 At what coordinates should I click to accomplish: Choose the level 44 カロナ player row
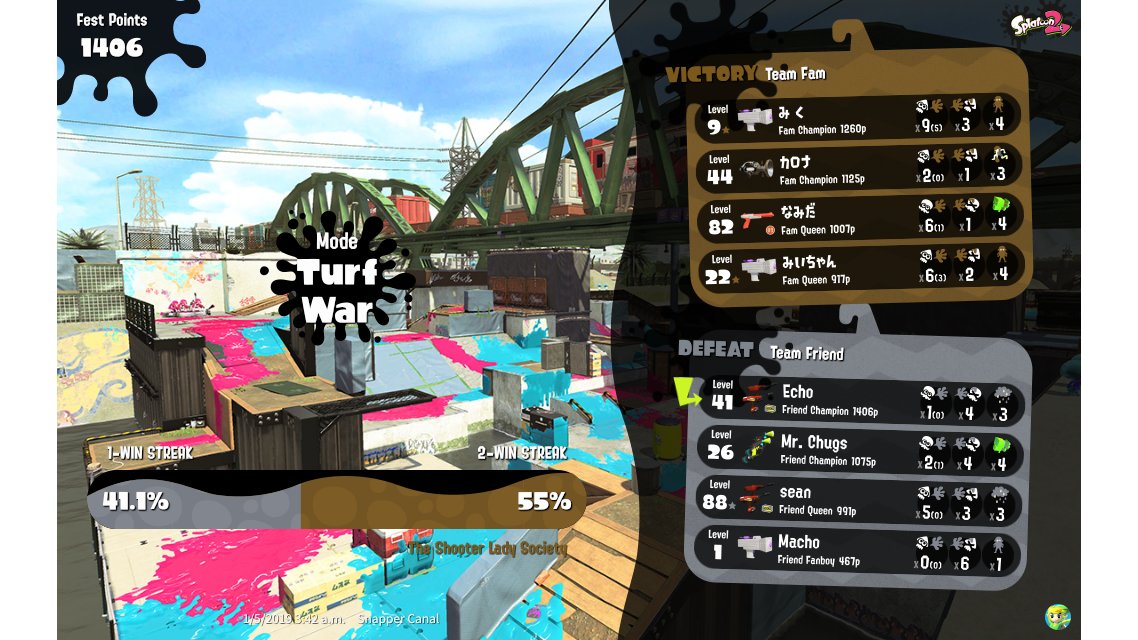click(x=858, y=167)
